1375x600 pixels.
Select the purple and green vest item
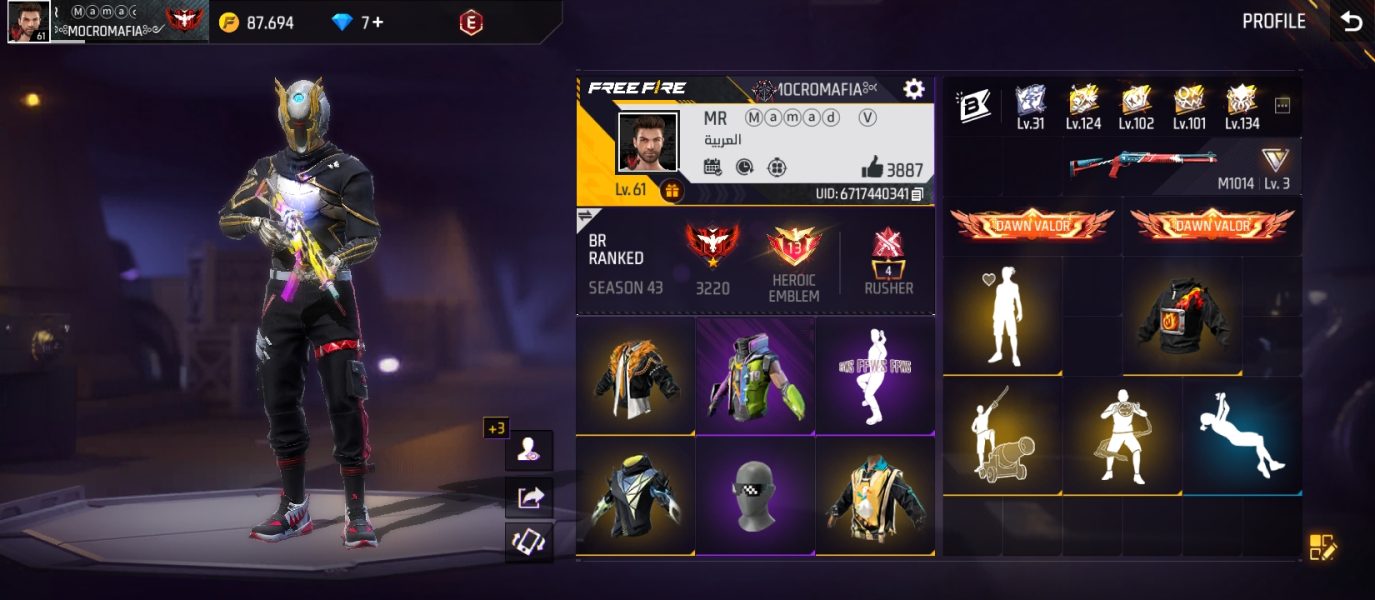(x=755, y=376)
